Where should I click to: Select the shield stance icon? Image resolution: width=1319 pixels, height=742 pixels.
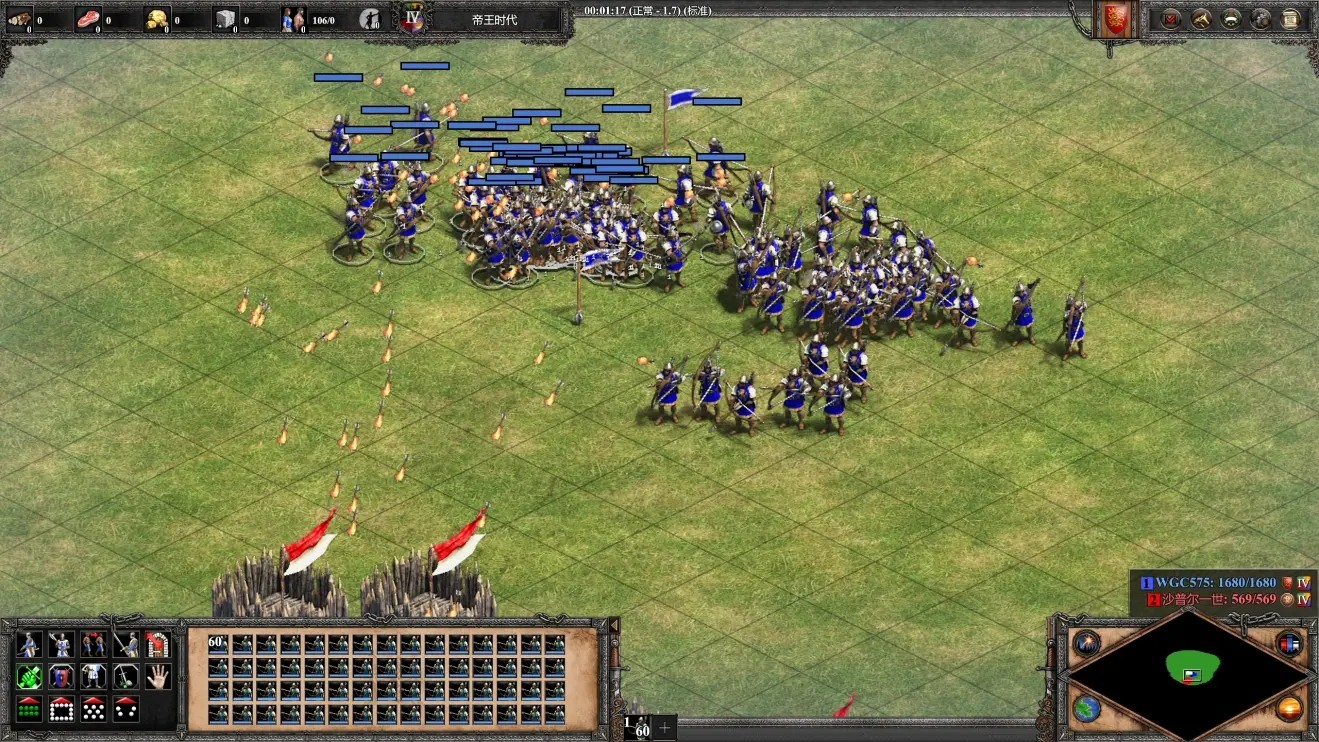(x=61, y=677)
